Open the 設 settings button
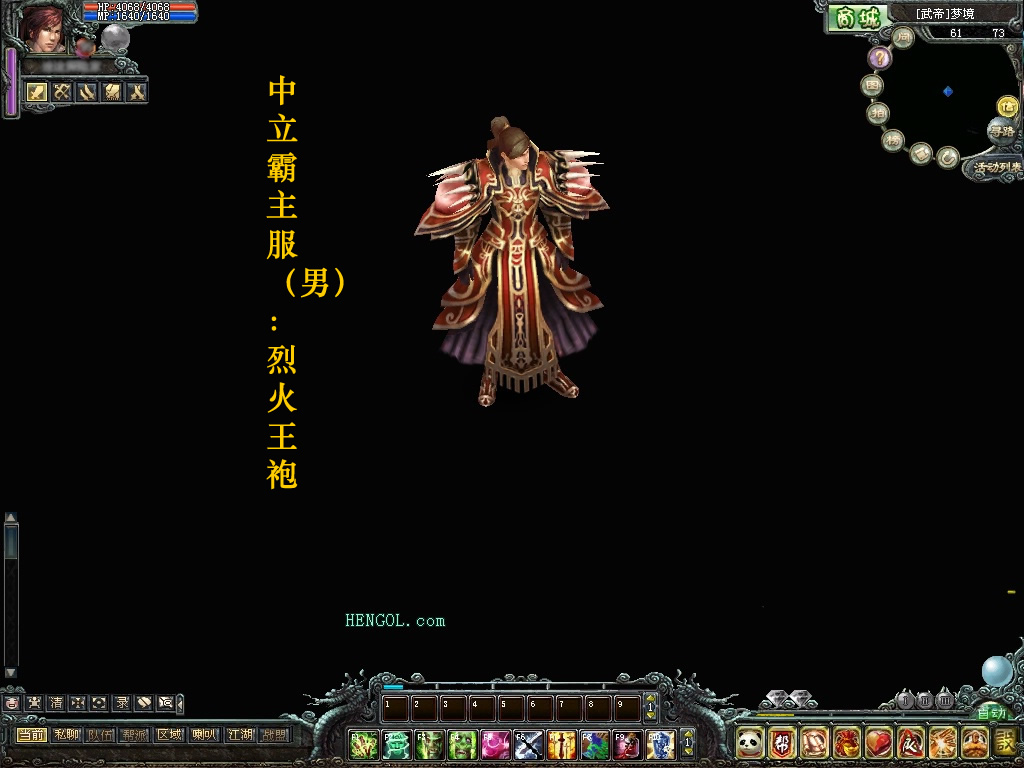This screenshot has width=1024, height=768. (1004, 743)
